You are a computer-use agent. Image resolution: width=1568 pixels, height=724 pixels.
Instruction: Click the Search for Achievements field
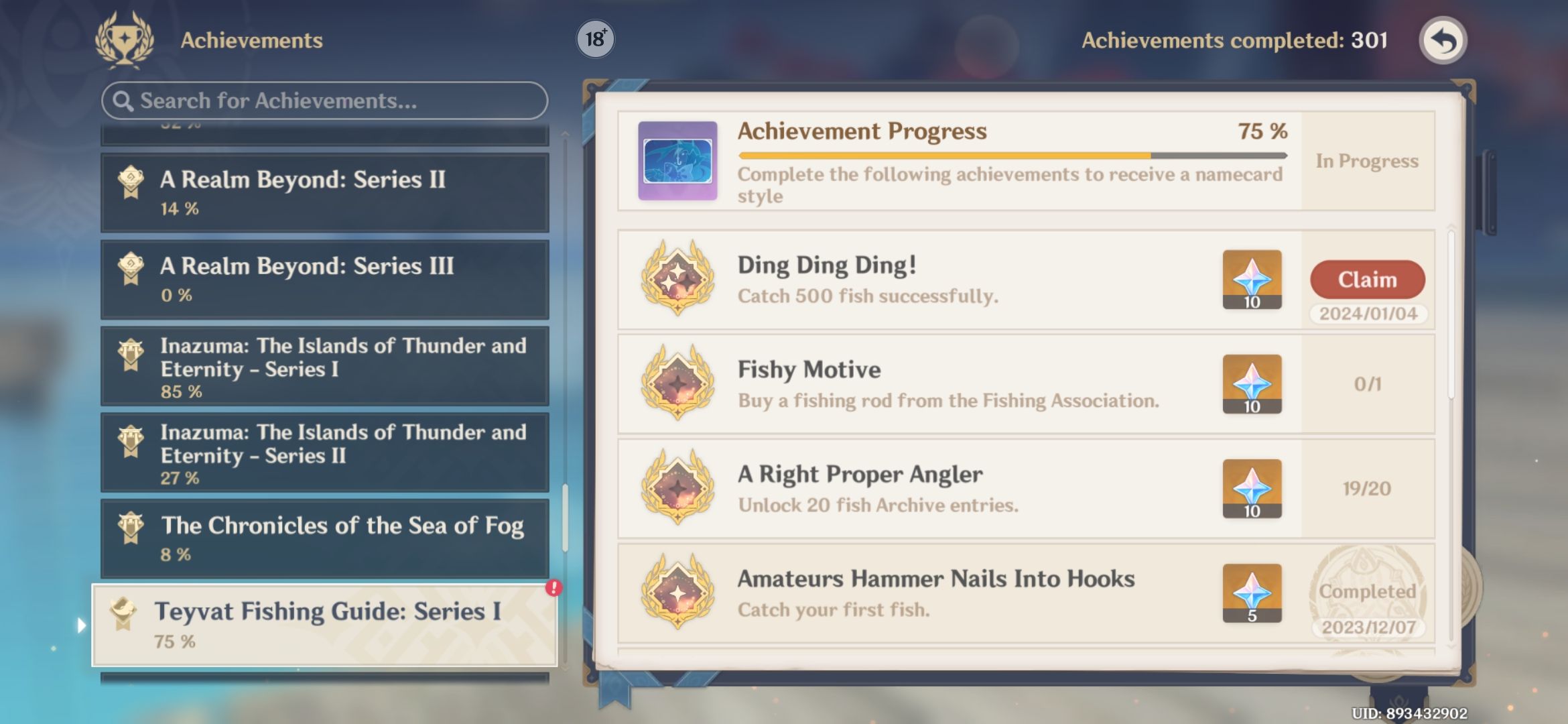click(x=322, y=101)
